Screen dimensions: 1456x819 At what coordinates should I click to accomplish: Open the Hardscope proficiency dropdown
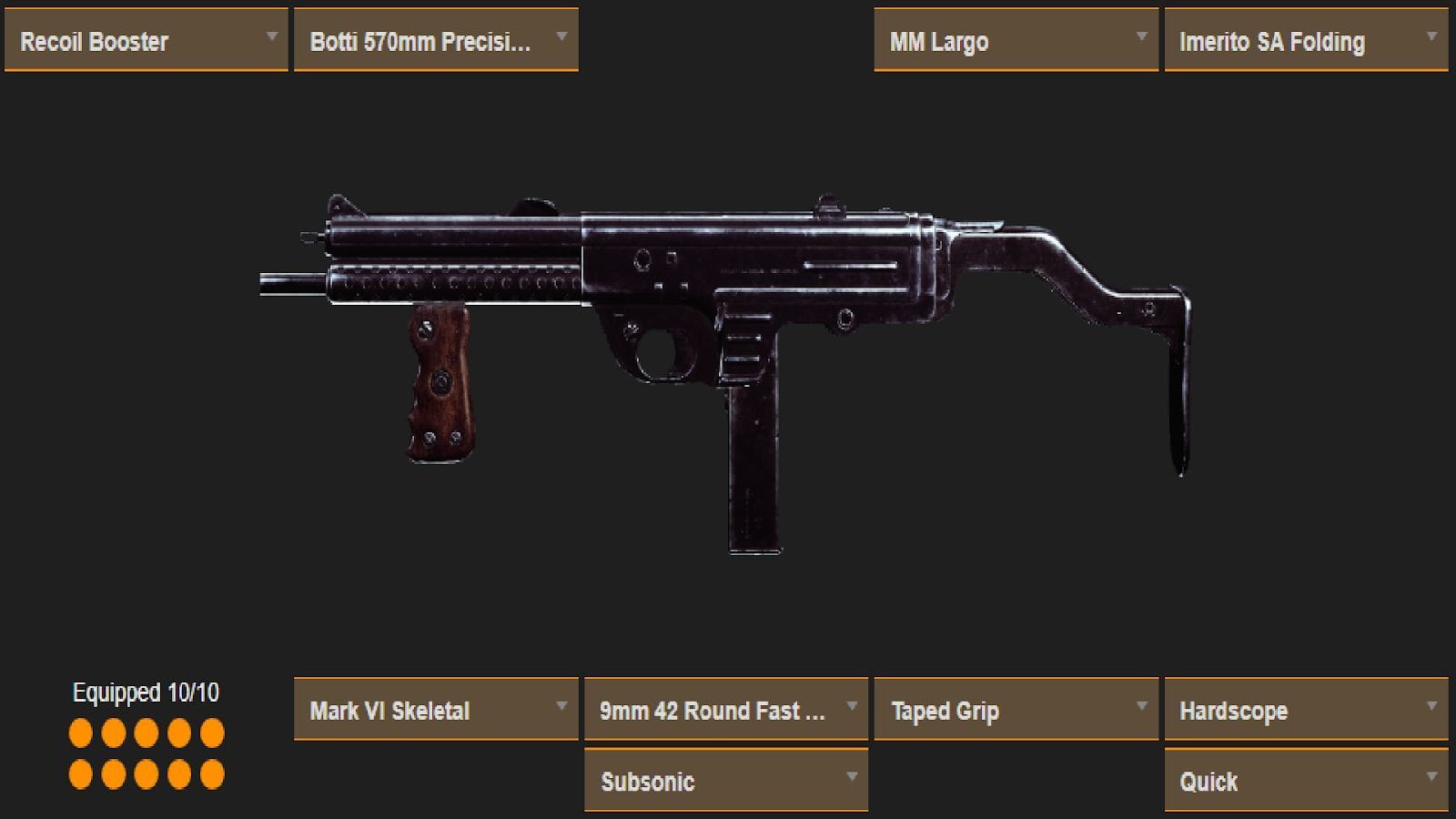pos(1306,711)
